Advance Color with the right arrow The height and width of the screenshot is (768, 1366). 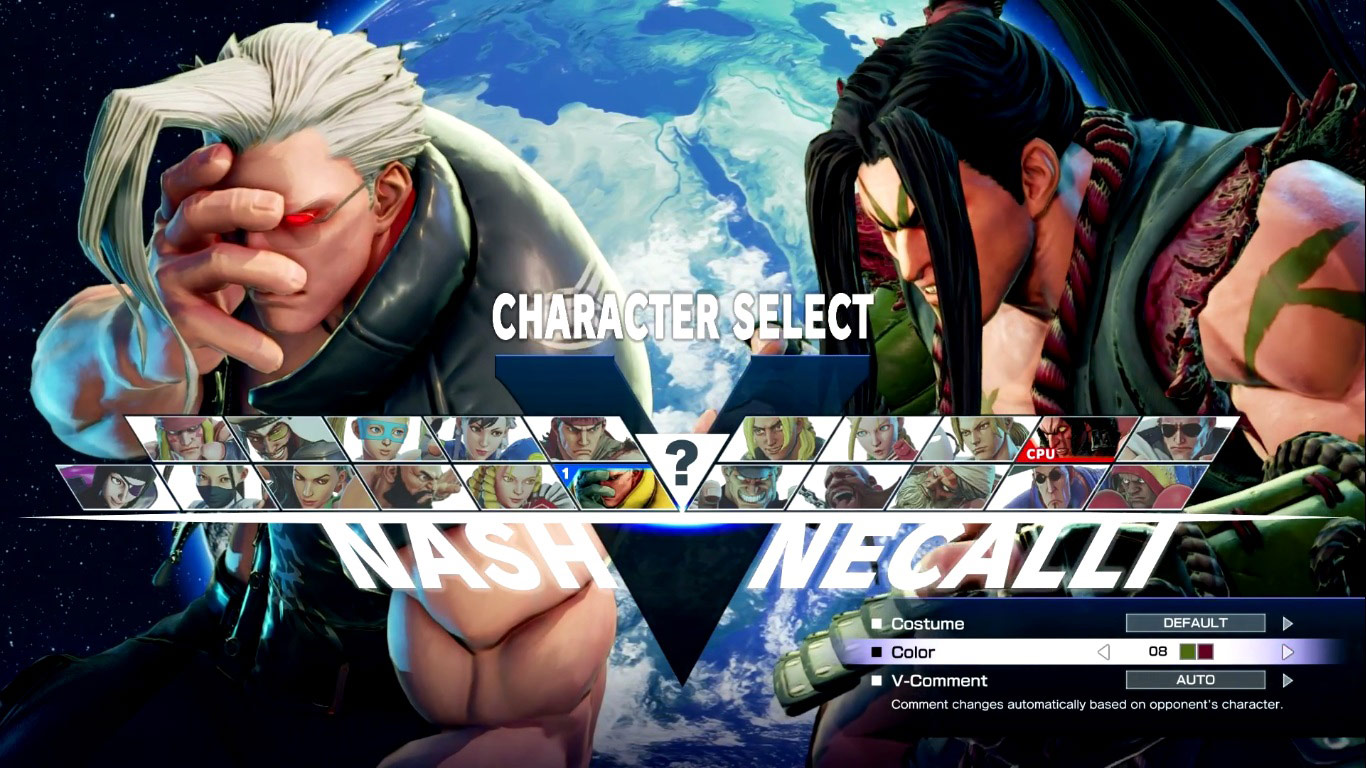pyautogui.click(x=1288, y=652)
